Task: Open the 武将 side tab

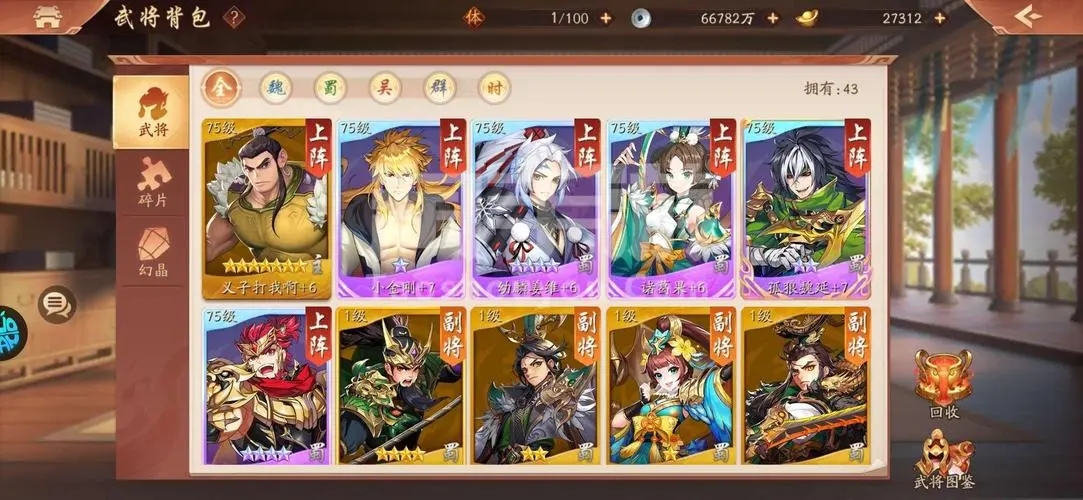Action: [x=151, y=111]
